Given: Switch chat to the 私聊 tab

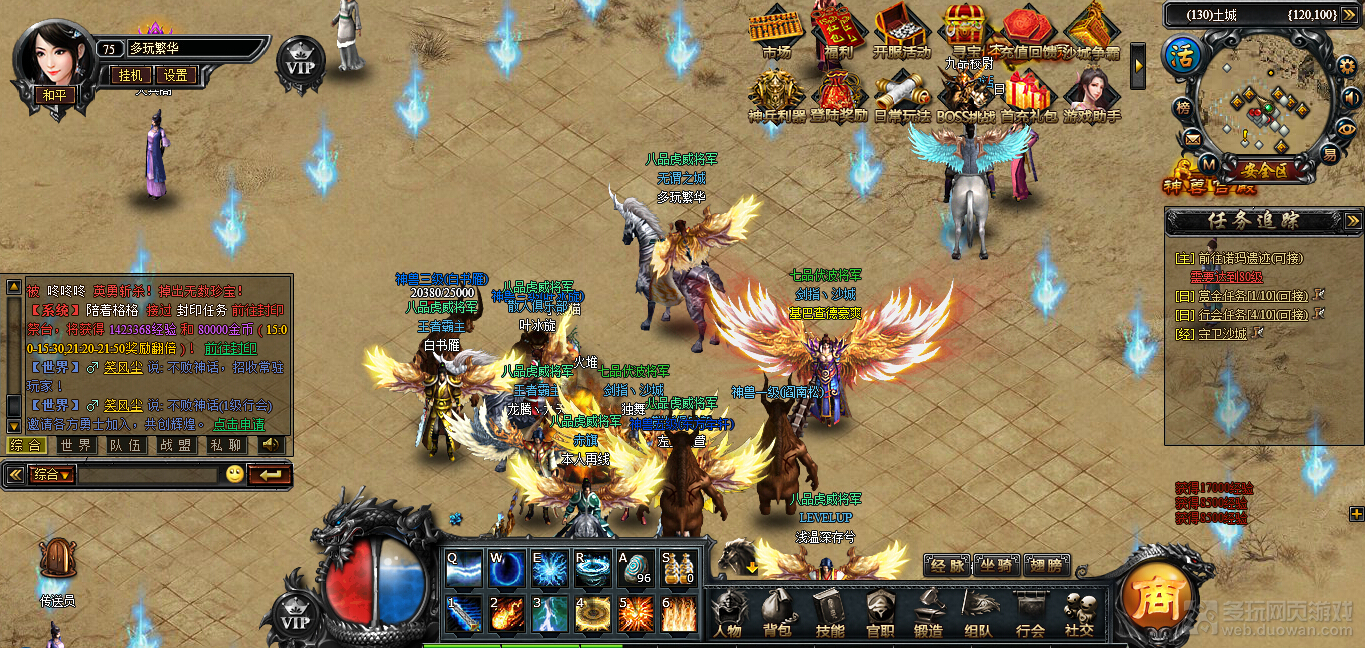Looking at the screenshot, I should (225, 445).
